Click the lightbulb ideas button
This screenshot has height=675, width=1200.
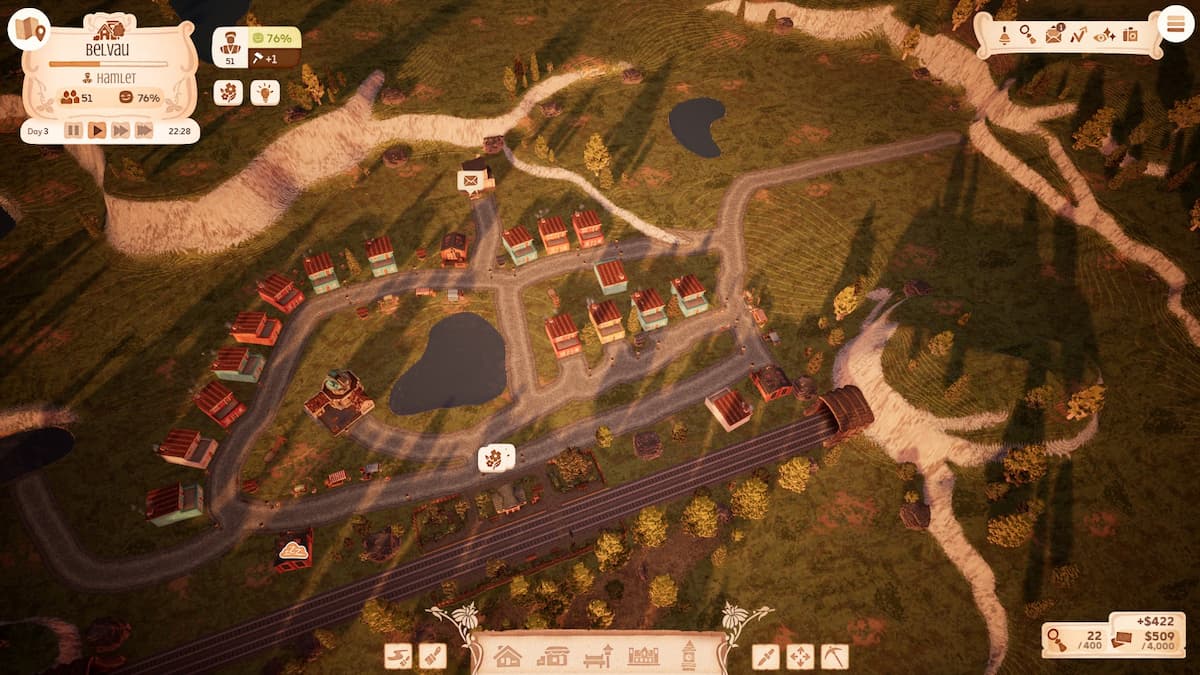click(x=264, y=92)
